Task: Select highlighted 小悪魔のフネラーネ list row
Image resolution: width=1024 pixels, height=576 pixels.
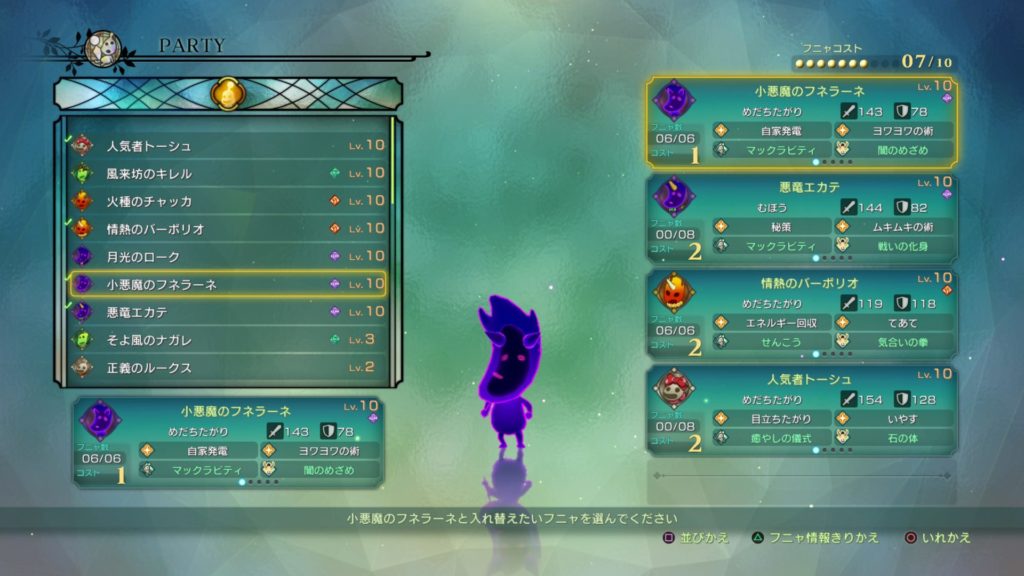Action: click(x=226, y=284)
